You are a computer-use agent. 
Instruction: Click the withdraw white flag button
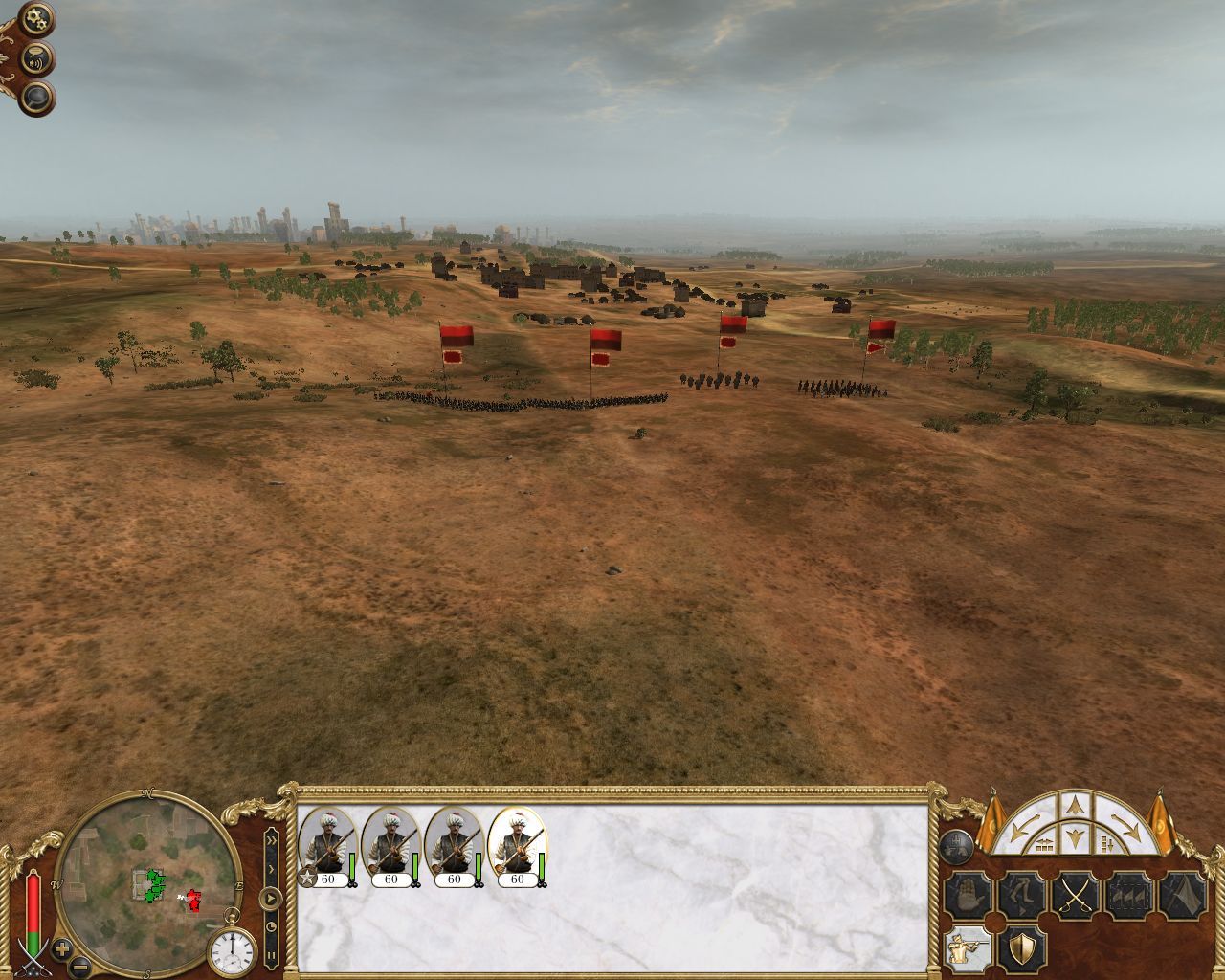[x=1181, y=896]
